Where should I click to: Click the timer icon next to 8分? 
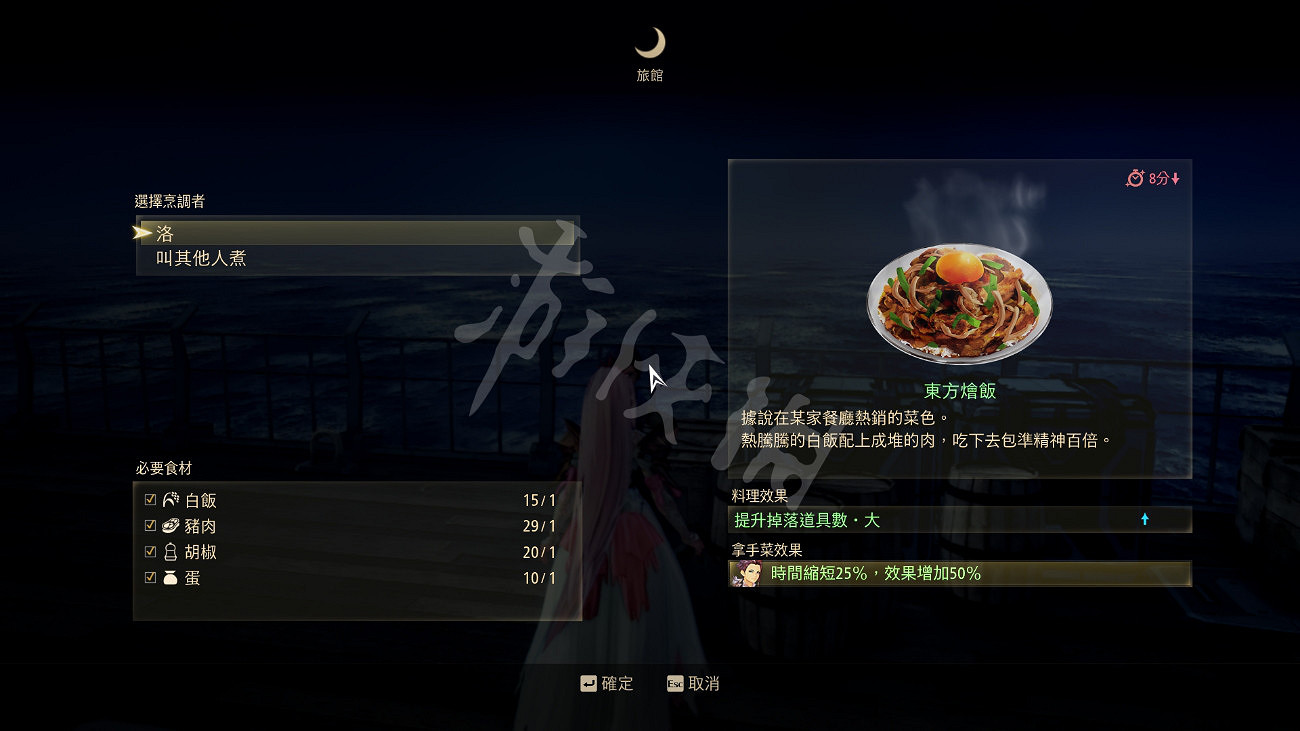(1135, 177)
